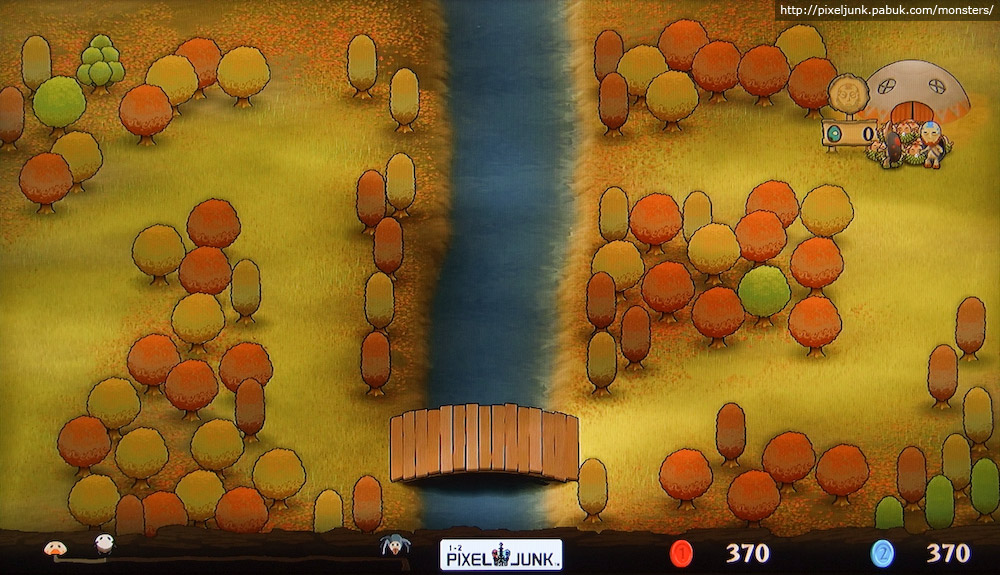Select the blue player 2 coin icon
Screen dimensions: 1000x575
pyautogui.click(x=881, y=553)
